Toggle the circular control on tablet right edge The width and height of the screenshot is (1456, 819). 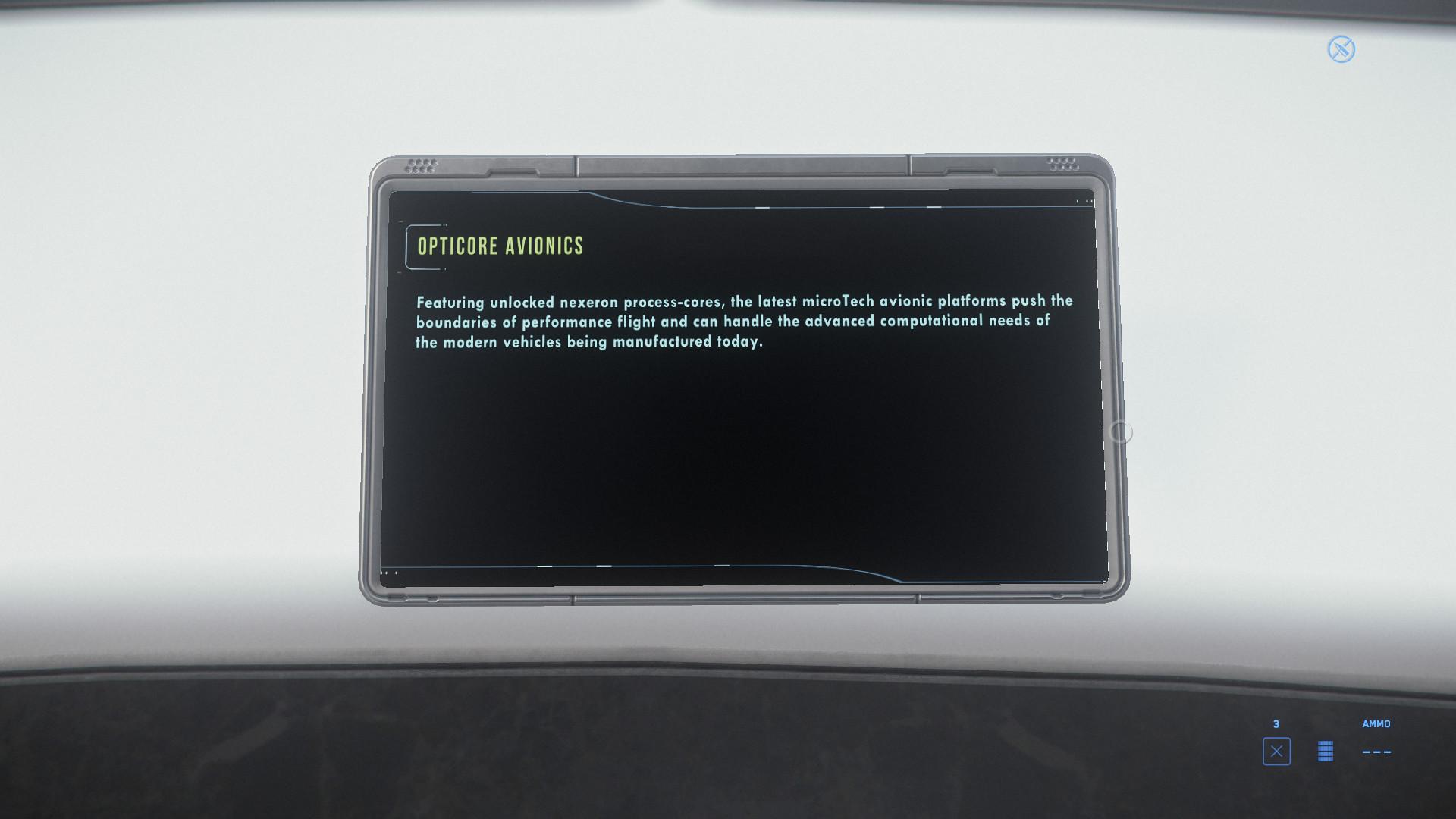click(x=1121, y=430)
